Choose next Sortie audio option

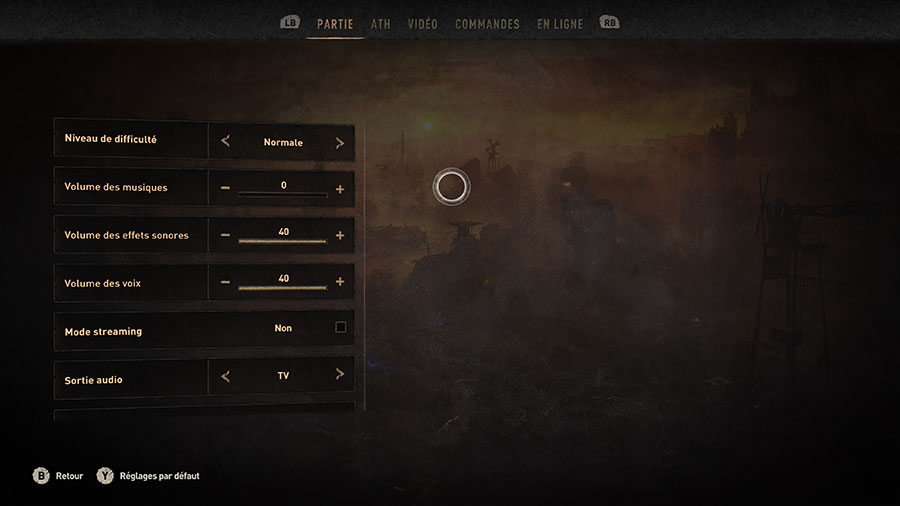(x=340, y=375)
